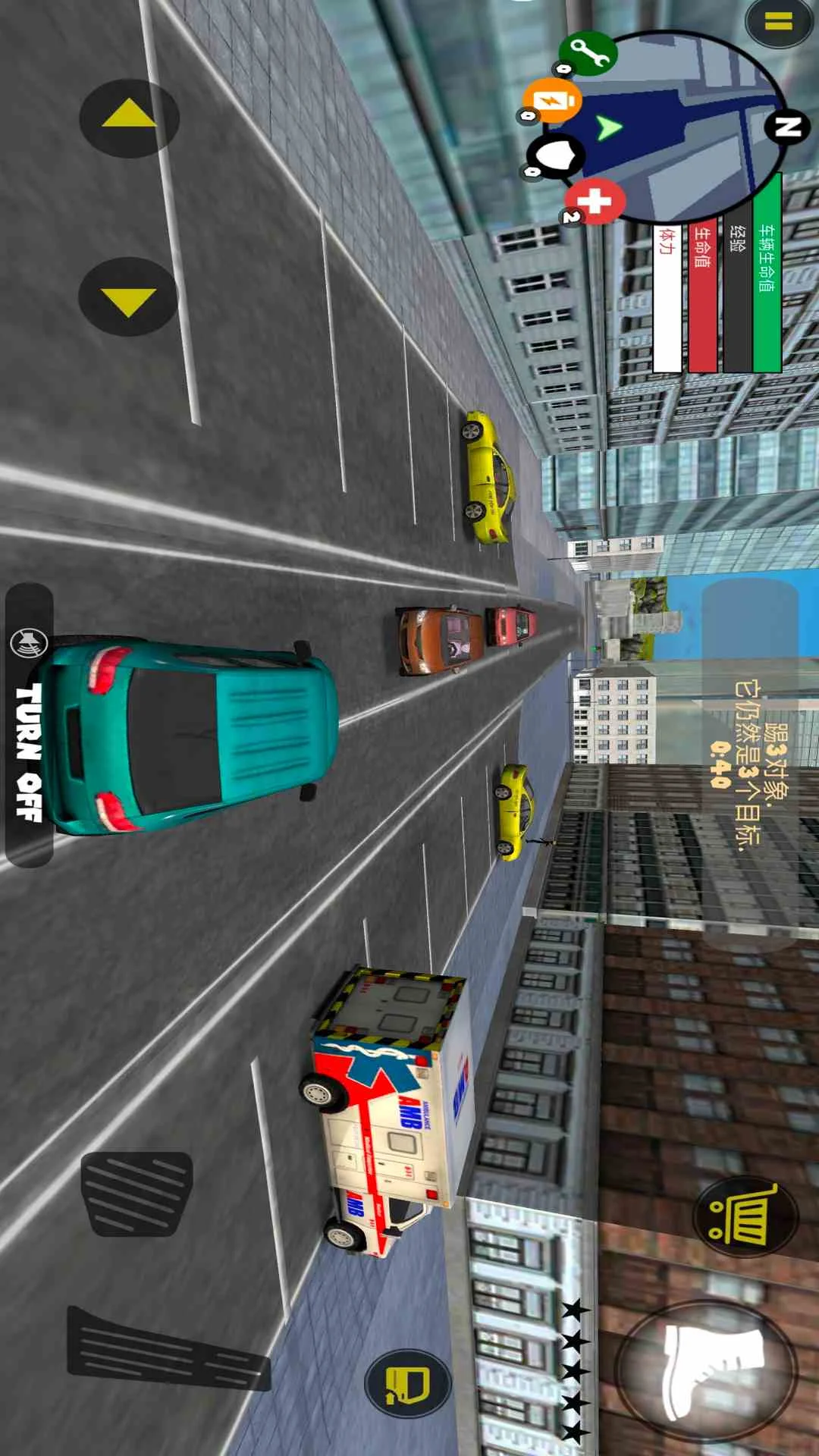Viewport: 819px width, 1456px height.
Task: Exit the vehicle with the car door button
Action: tap(408, 1383)
